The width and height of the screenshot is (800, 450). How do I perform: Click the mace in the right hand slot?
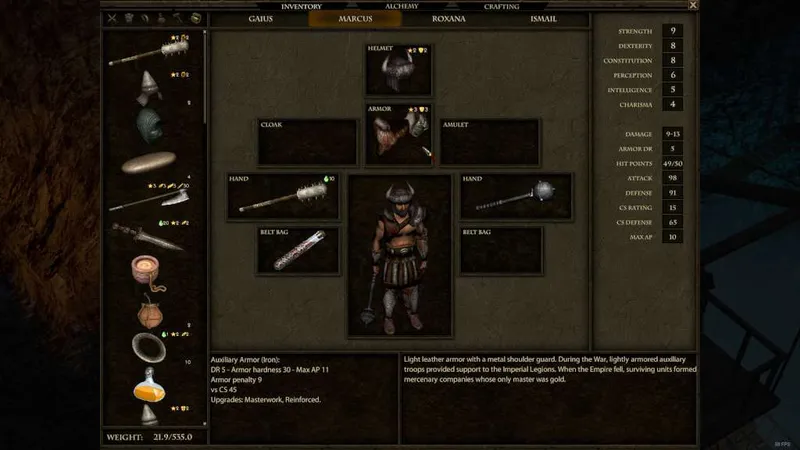coord(516,196)
